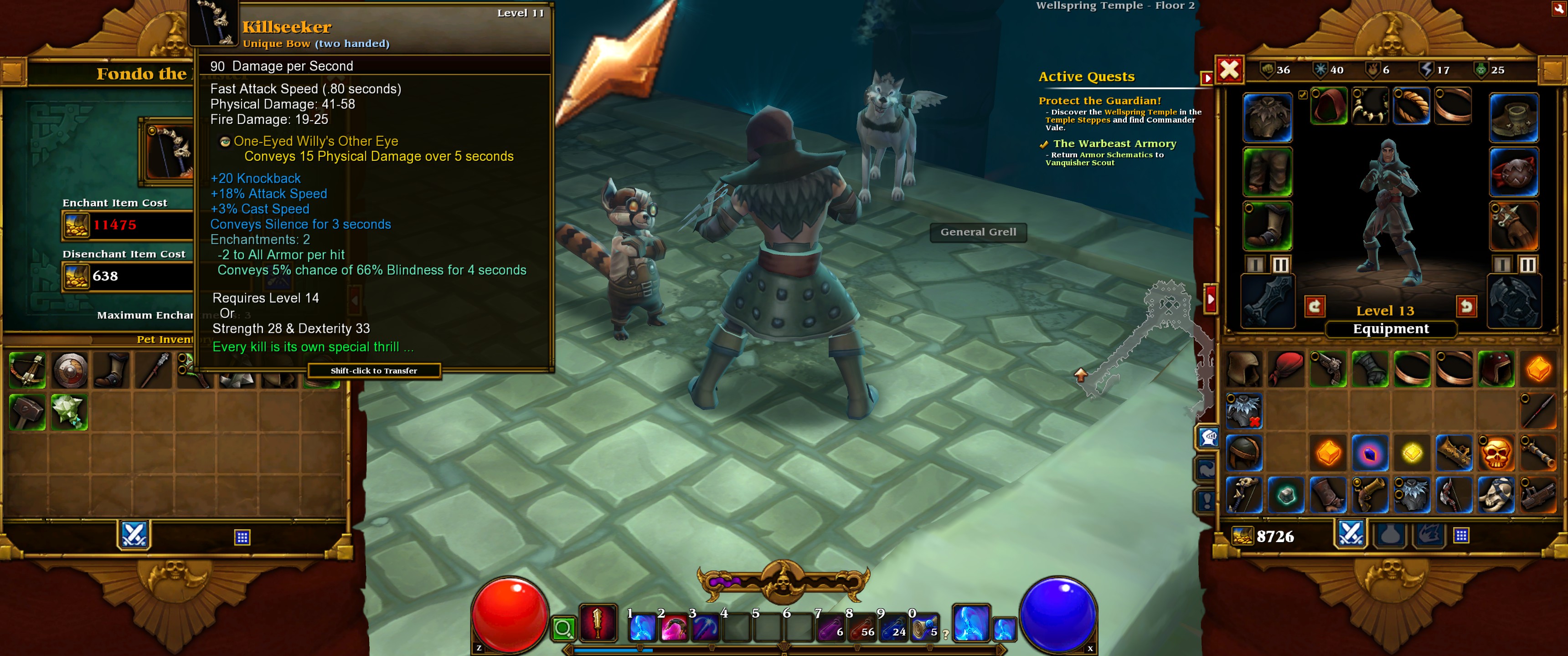Select the yellow gem in the inventory
Screen dimensions: 1568x656
1412,453
